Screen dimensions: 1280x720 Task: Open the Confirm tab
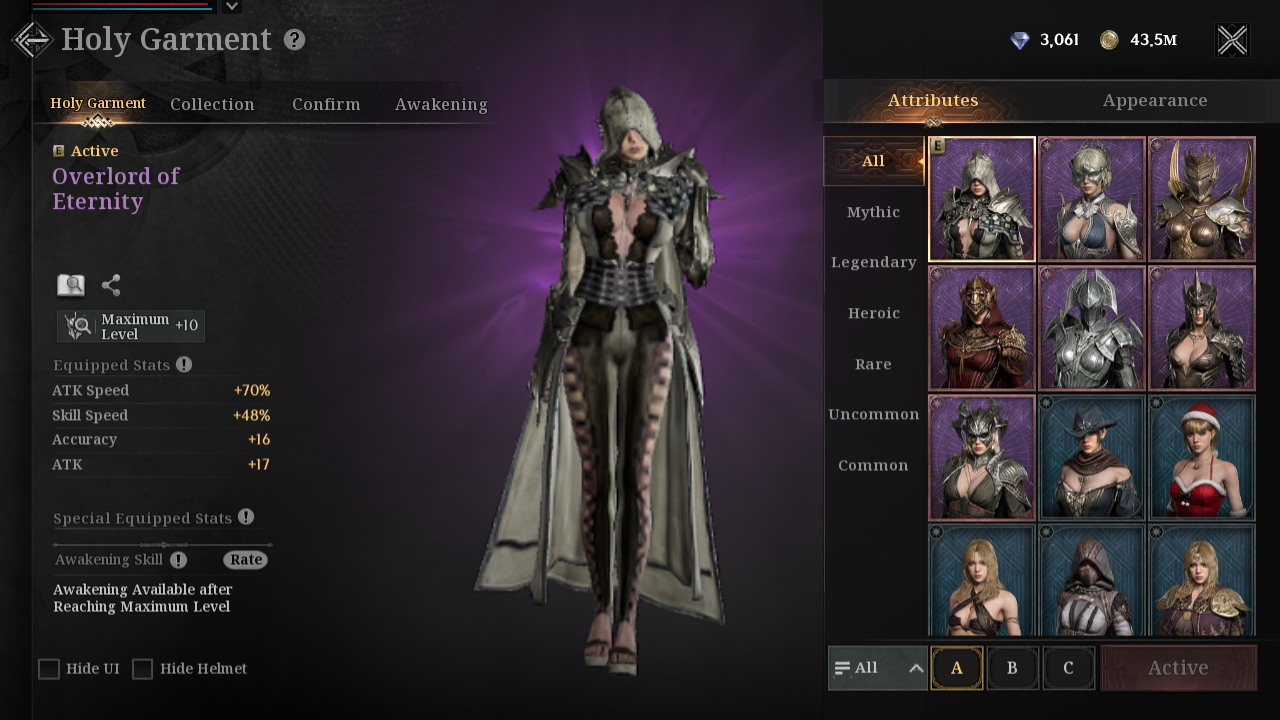click(326, 104)
